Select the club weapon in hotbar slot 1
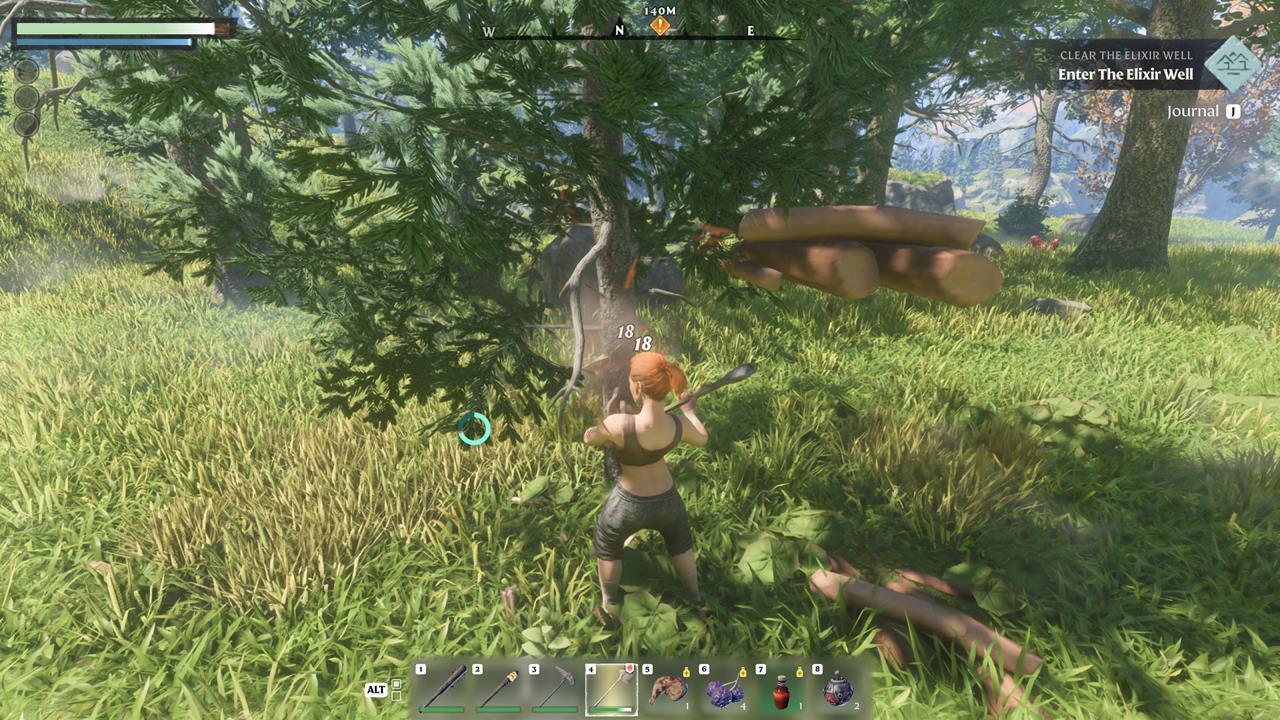Screen dimensions: 1280x720 point(612,690)
